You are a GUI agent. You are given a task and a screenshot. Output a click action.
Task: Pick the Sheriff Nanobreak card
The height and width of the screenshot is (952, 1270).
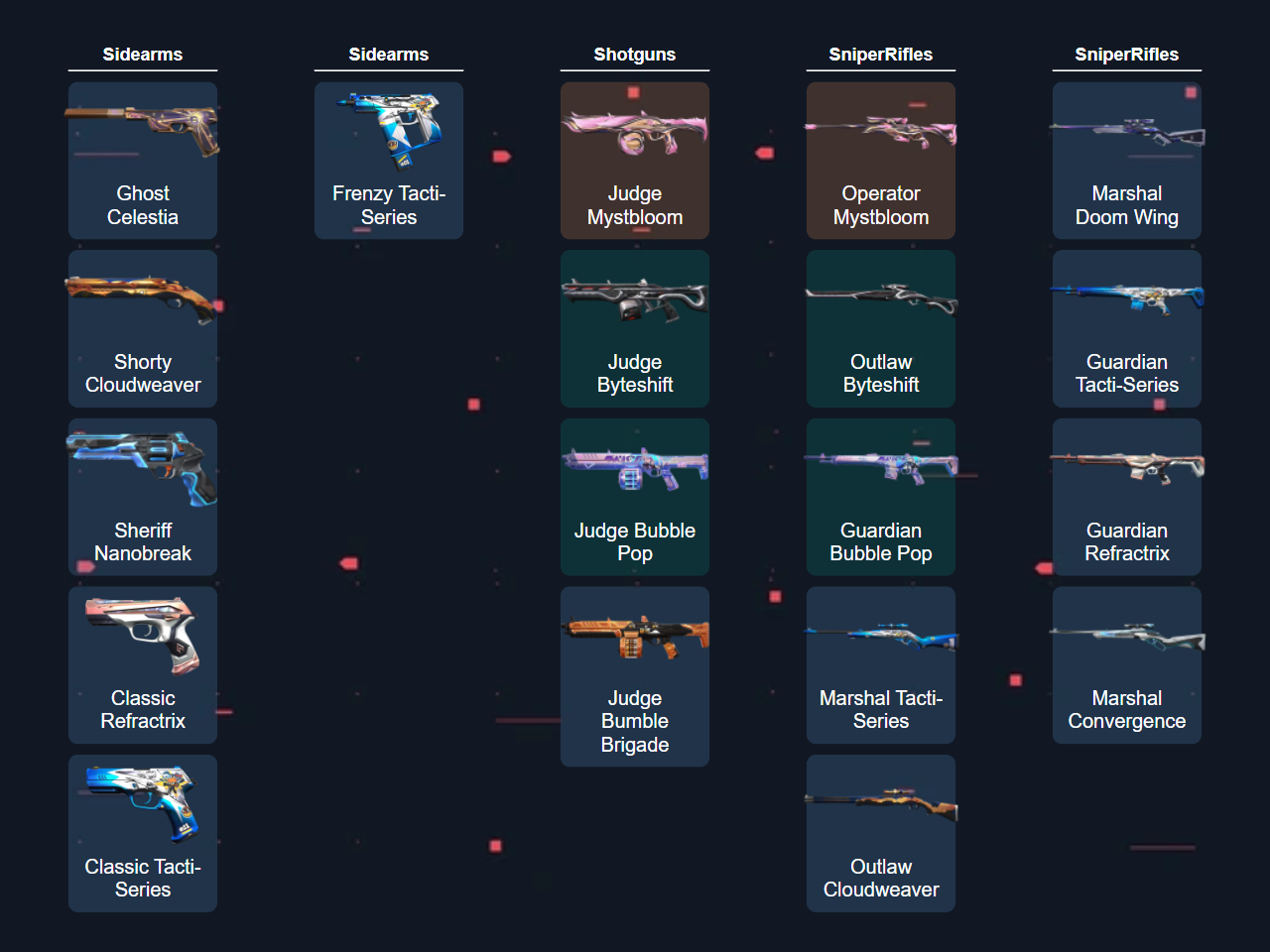[143, 497]
